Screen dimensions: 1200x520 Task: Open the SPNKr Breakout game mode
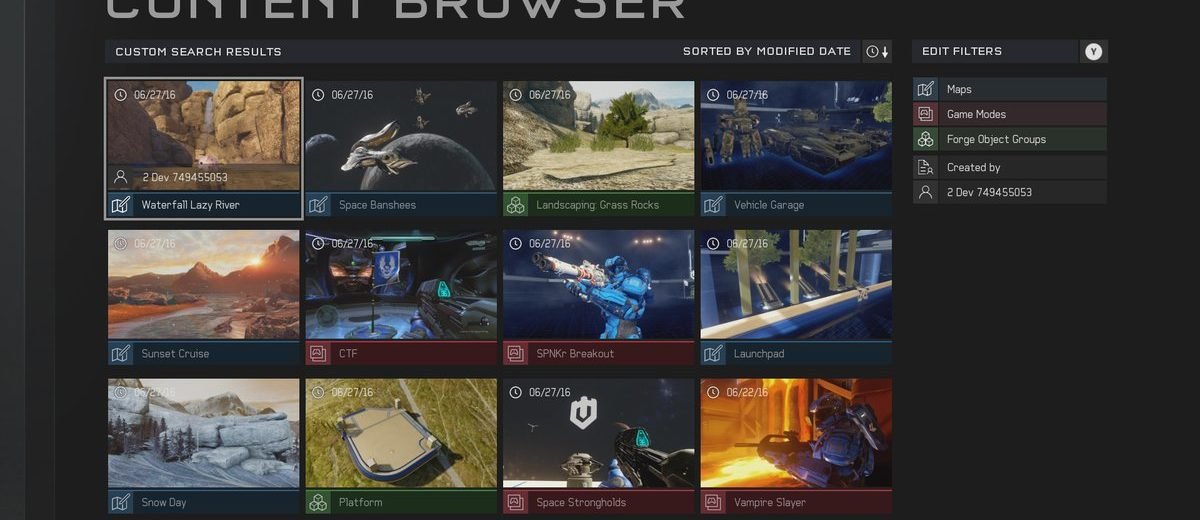click(x=598, y=296)
